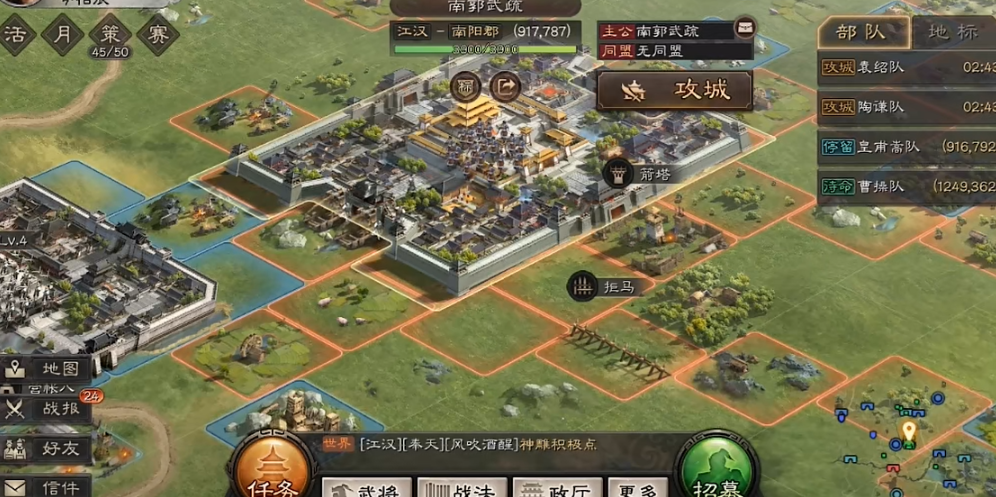Viewport: 996px width, 497px height.
Task: Select the 箭塔 arrow tower marker
Action: pyautogui.click(x=619, y=173)
